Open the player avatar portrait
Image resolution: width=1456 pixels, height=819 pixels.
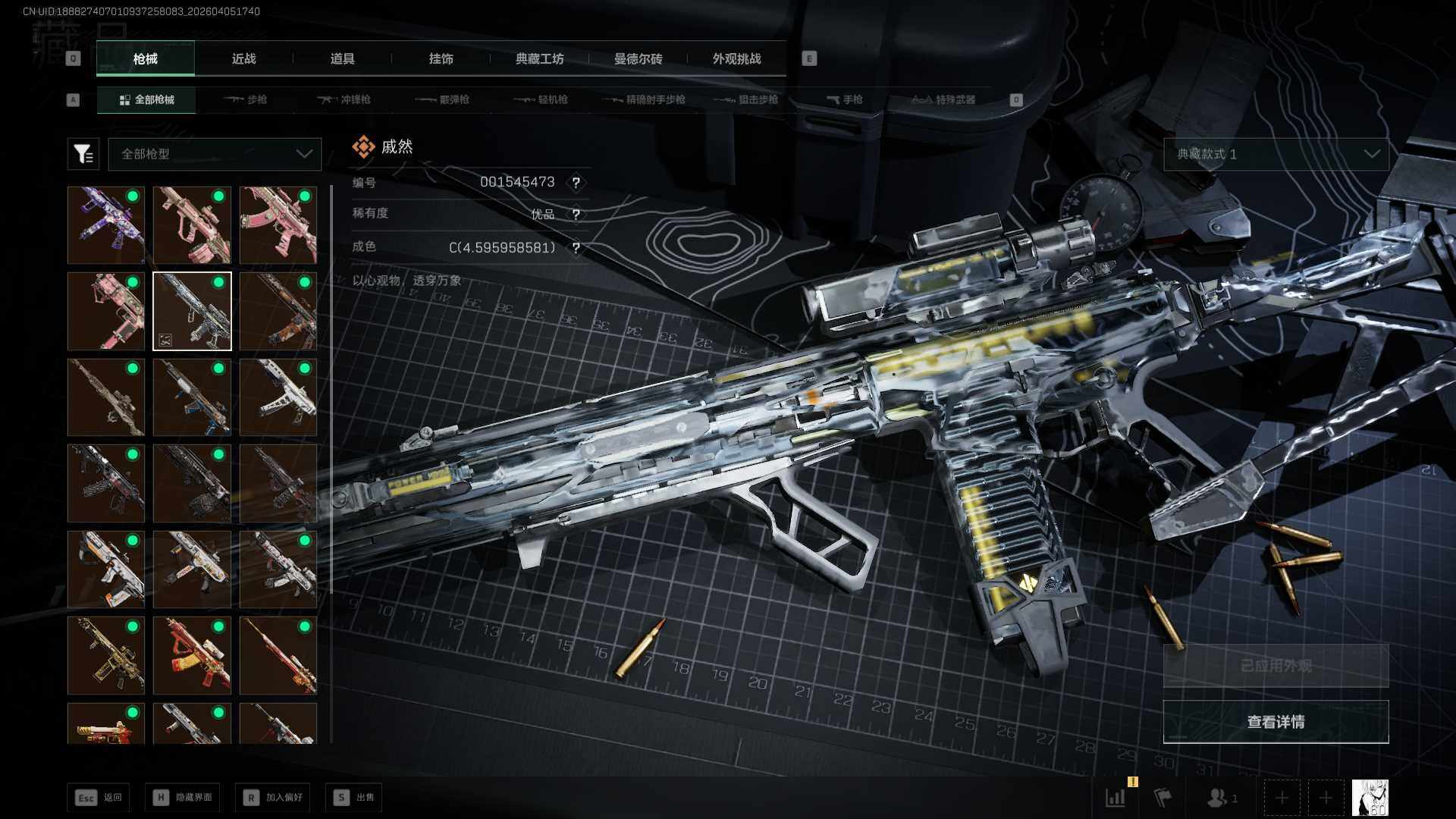click(1370, 798)
